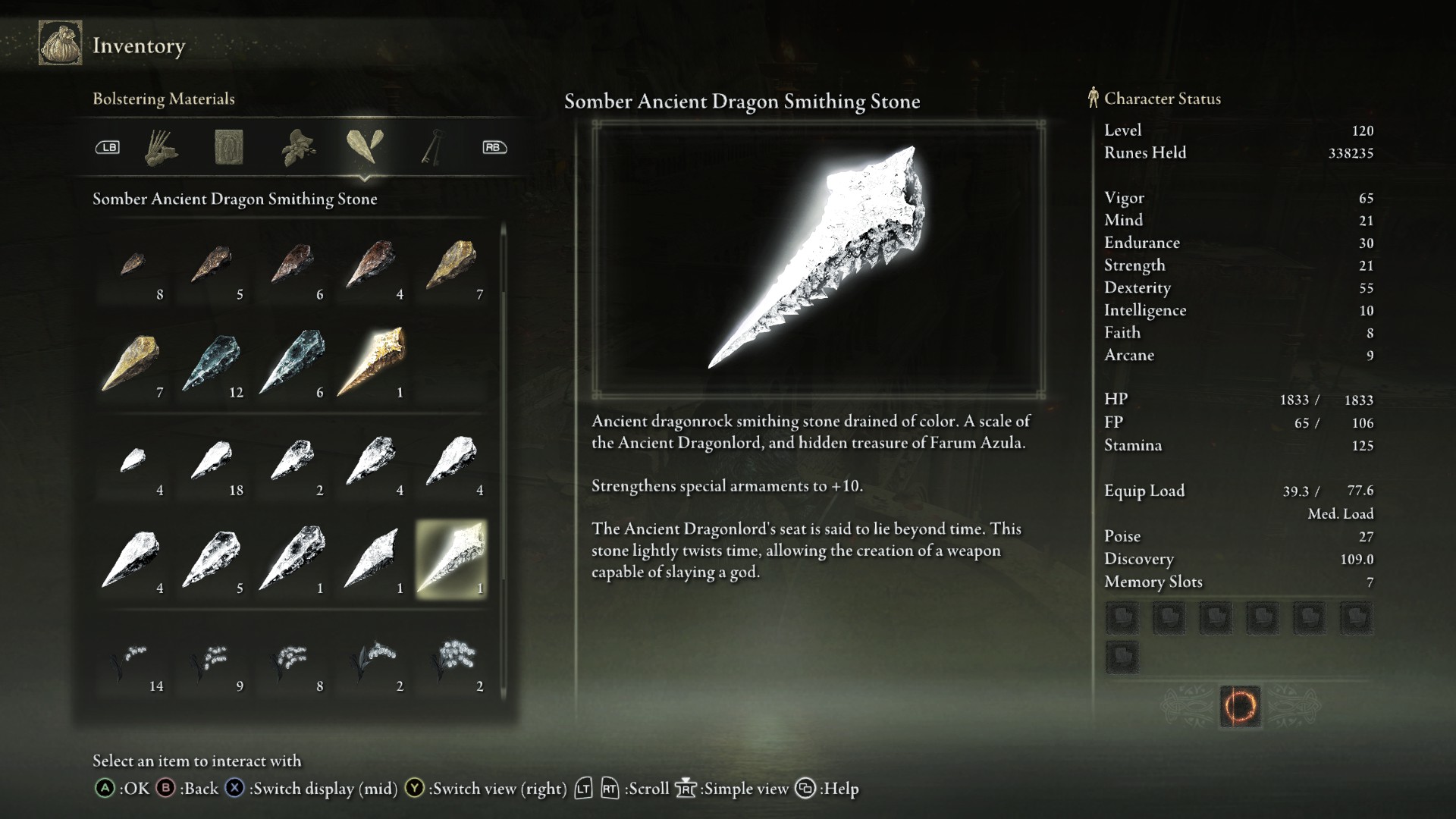
Task: Click the large smithing stone preview image
Action: 818,259
